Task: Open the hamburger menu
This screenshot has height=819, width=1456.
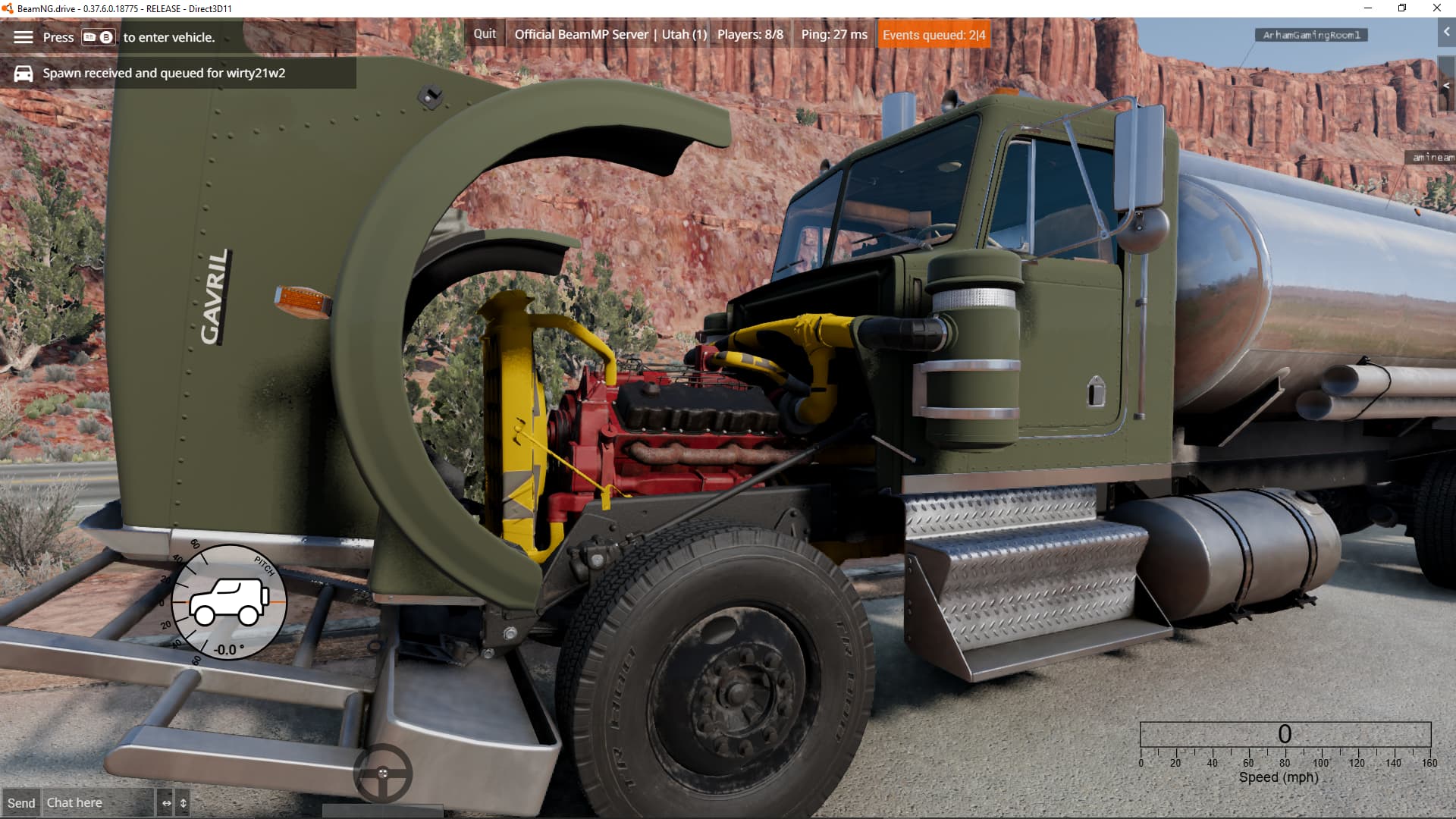Action: 24,37
